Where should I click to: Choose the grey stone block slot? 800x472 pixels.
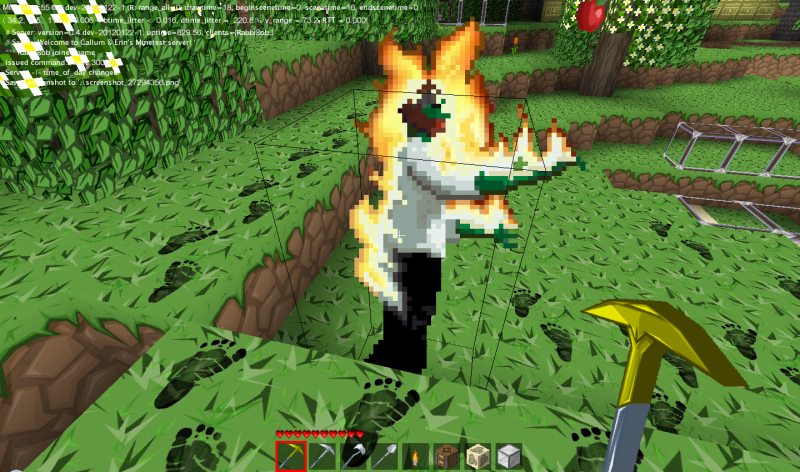coord(509,456)
